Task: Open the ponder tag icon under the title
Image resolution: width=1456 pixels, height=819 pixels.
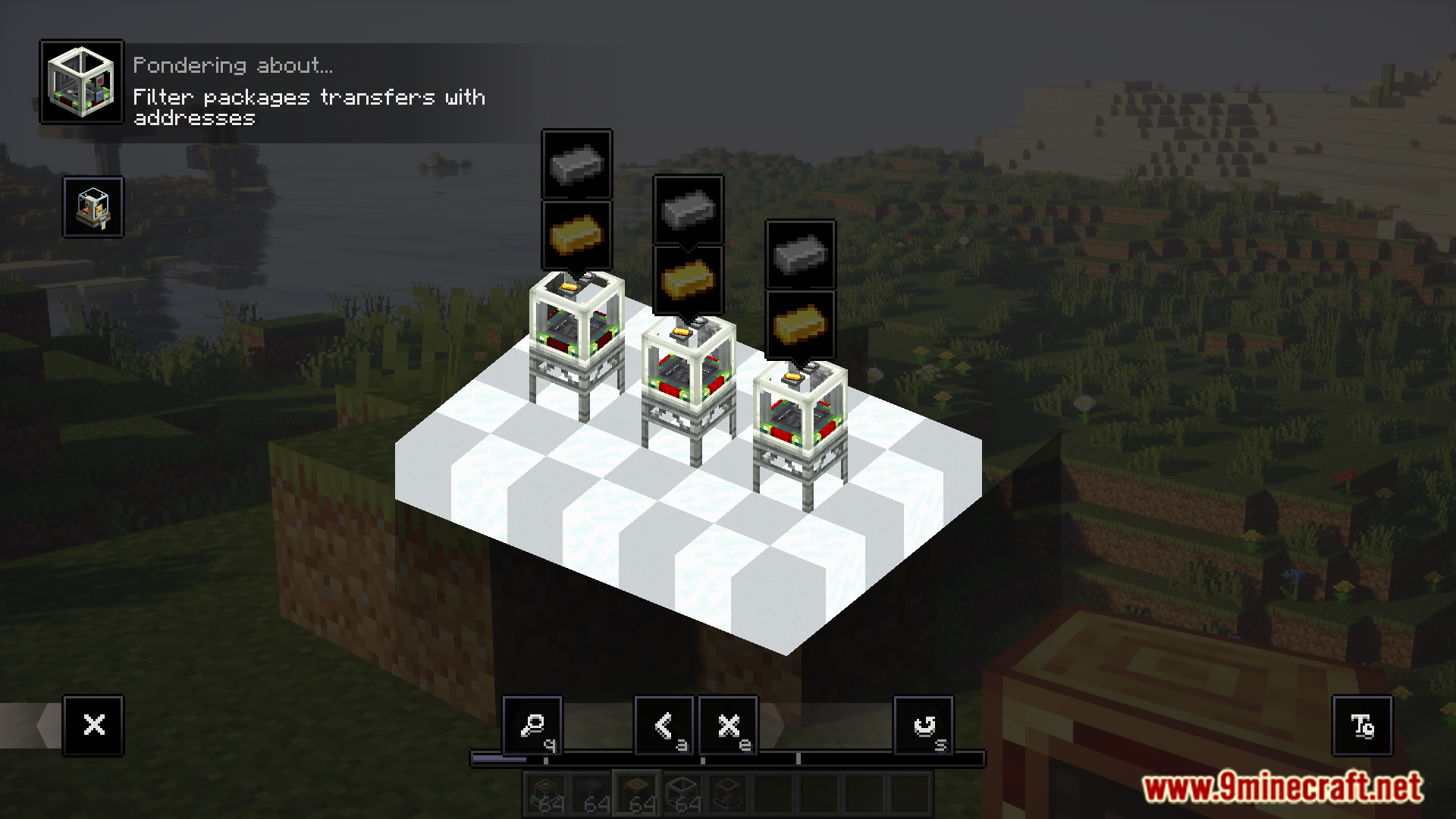Action: coord(93,207)
